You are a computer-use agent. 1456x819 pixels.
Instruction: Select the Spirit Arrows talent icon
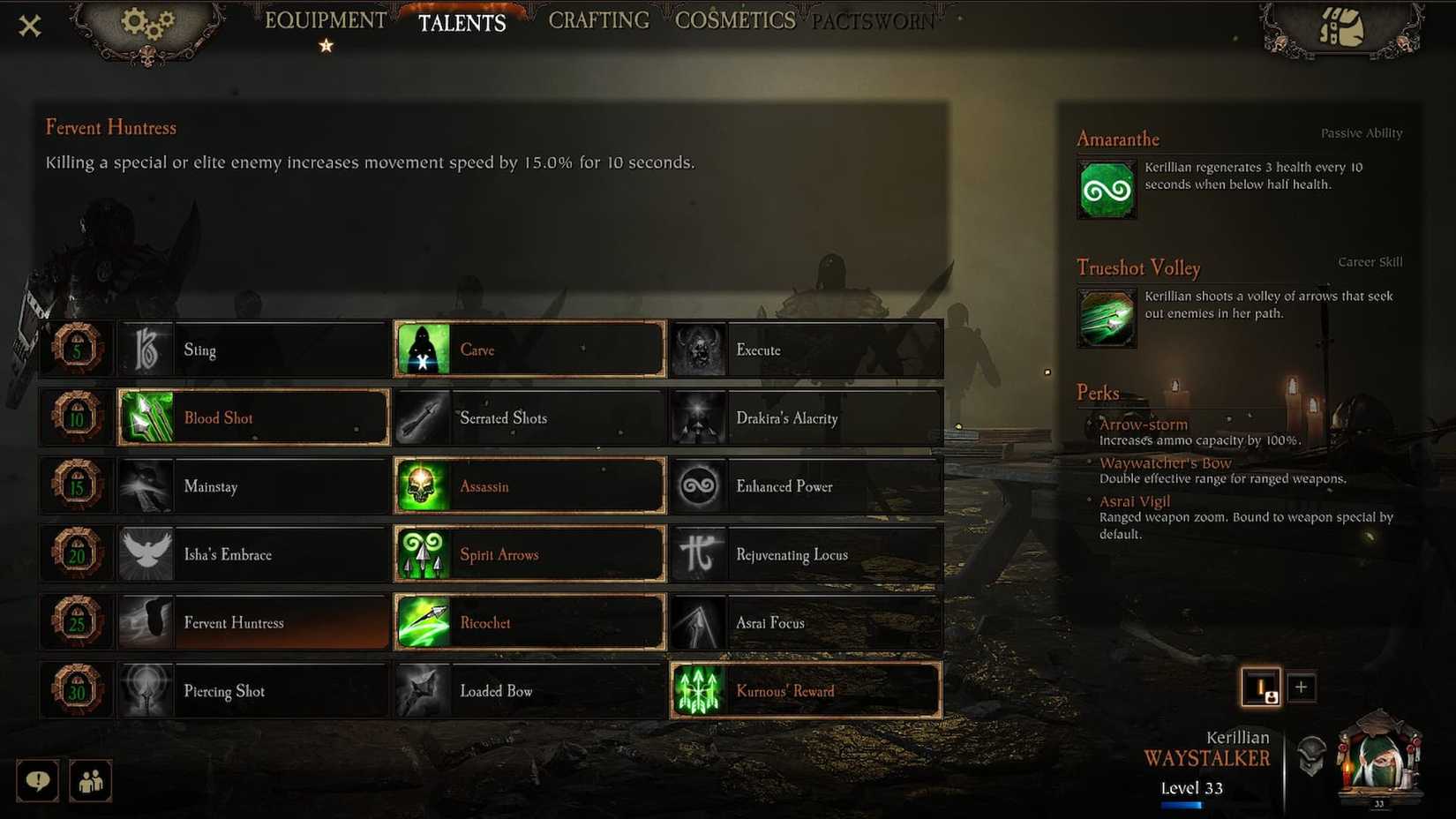click(423, 553)
